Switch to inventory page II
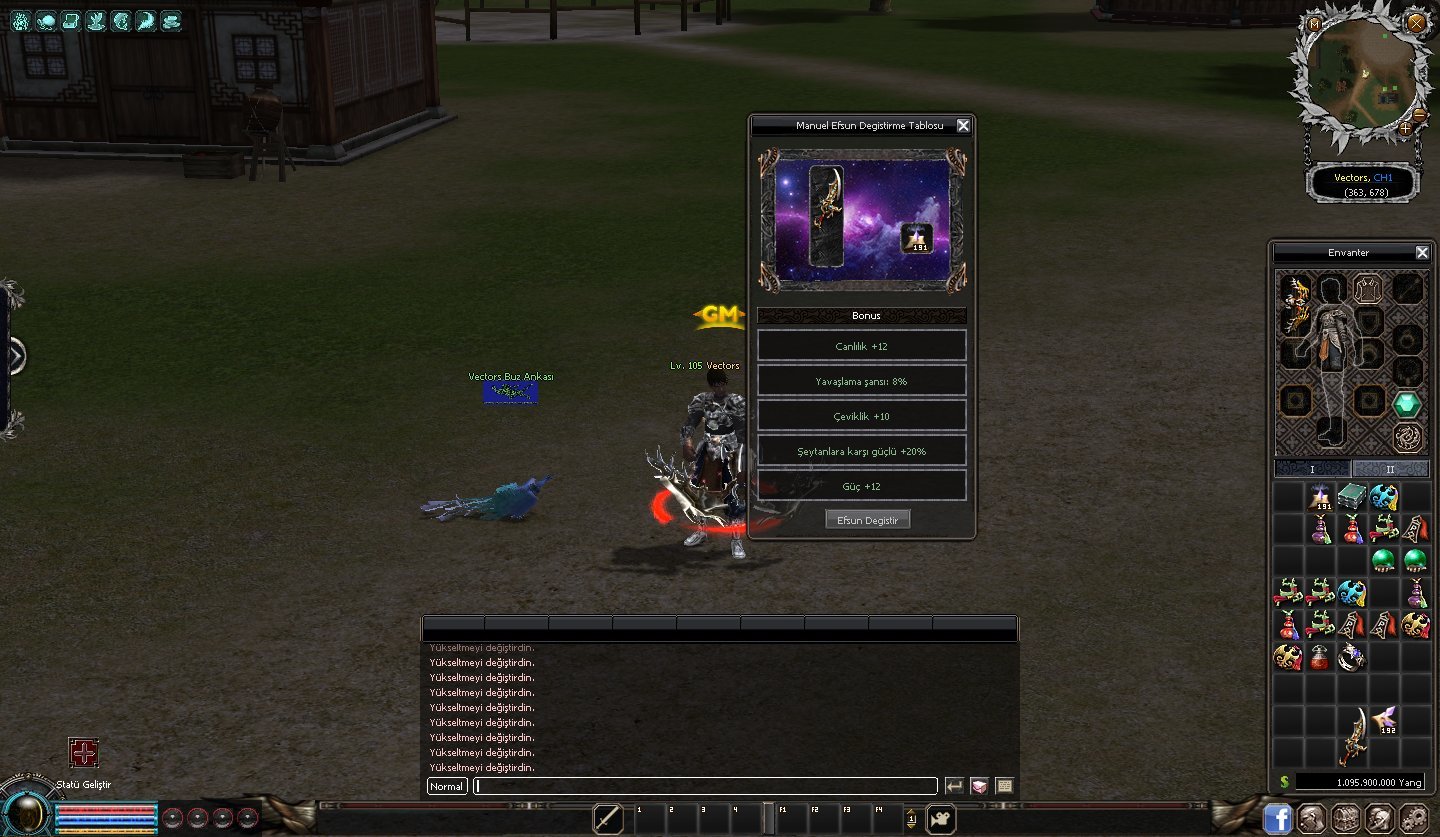The image size is (1440, 837). coord(1390,469)
